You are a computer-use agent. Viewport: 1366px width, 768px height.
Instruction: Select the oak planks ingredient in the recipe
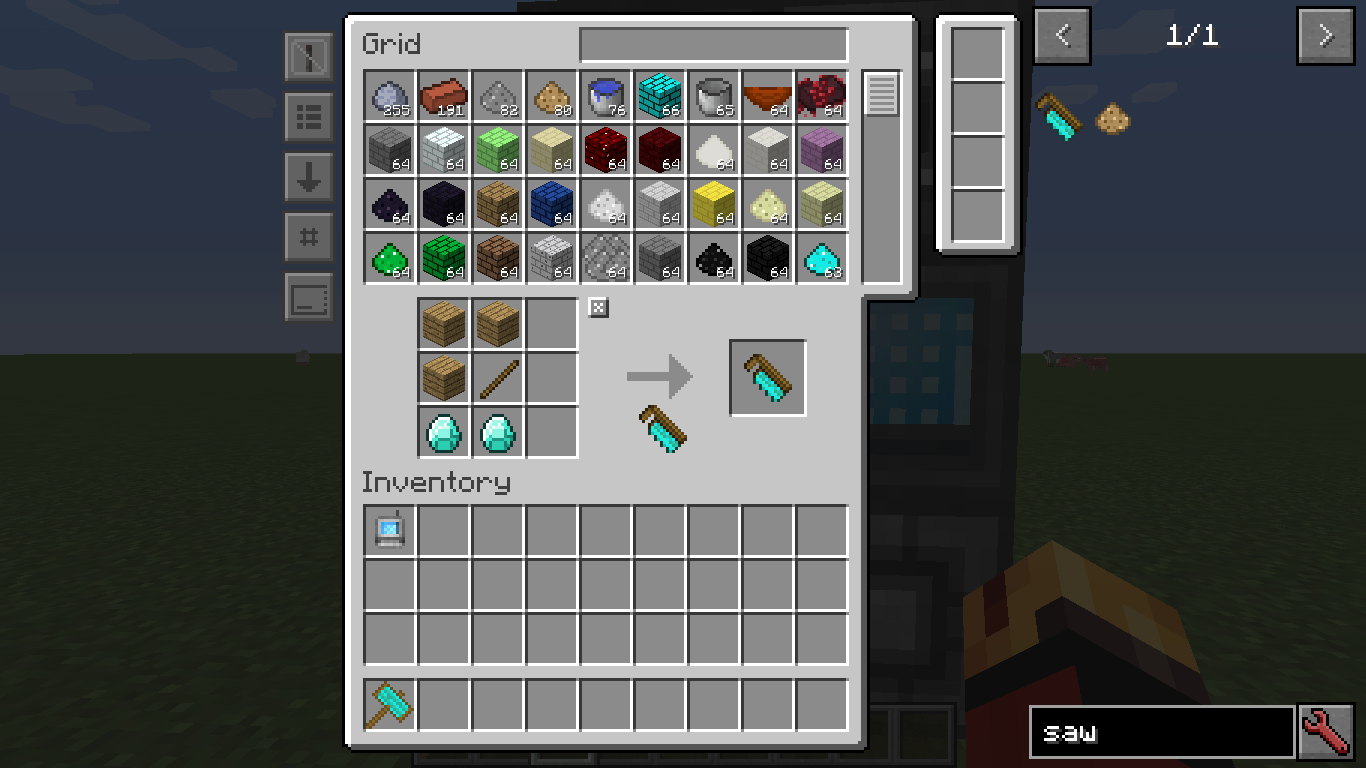pyautogui.click(x=443, y=323)
